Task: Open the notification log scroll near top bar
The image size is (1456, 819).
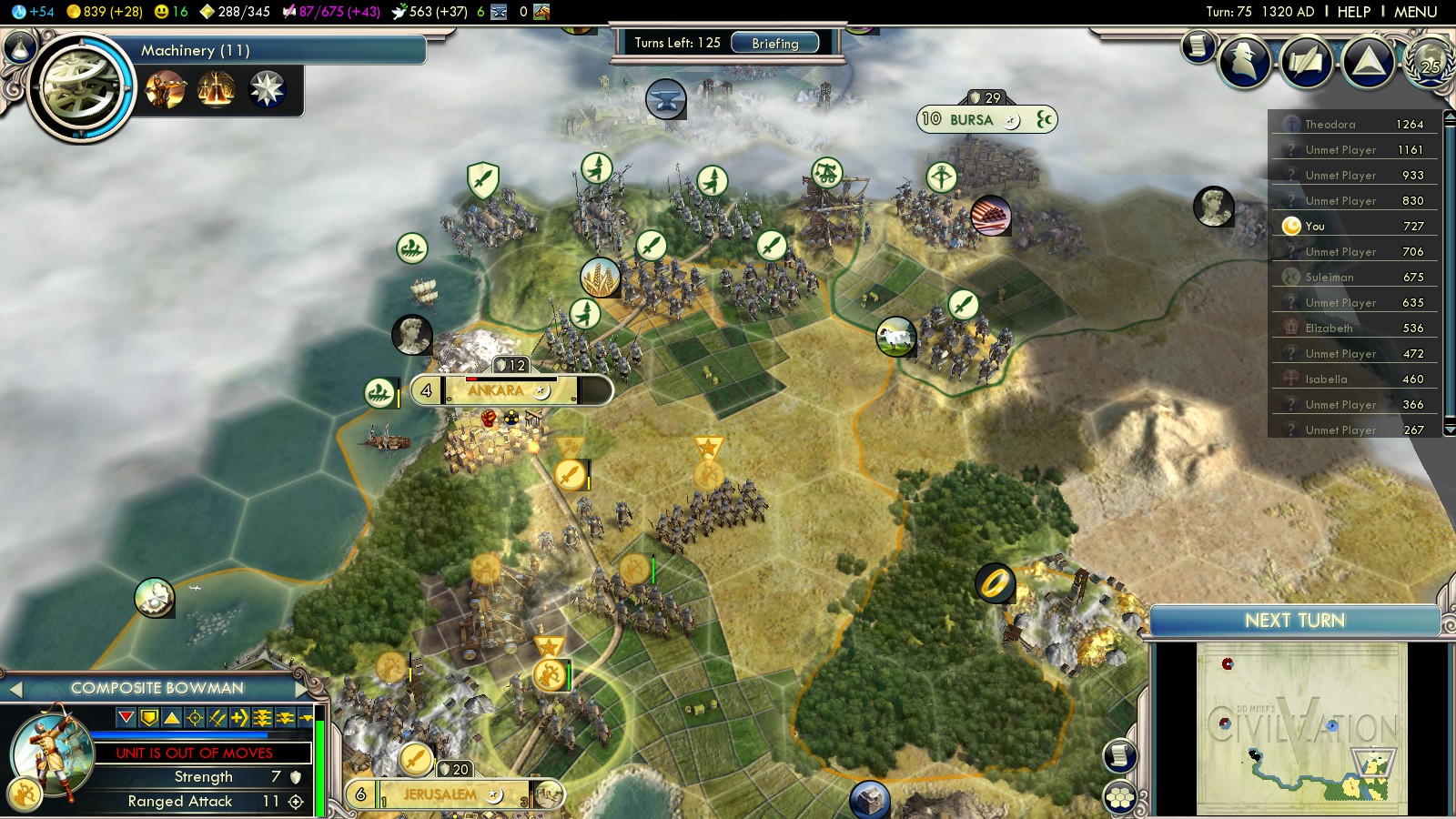Action: (x=1198, y=45)
